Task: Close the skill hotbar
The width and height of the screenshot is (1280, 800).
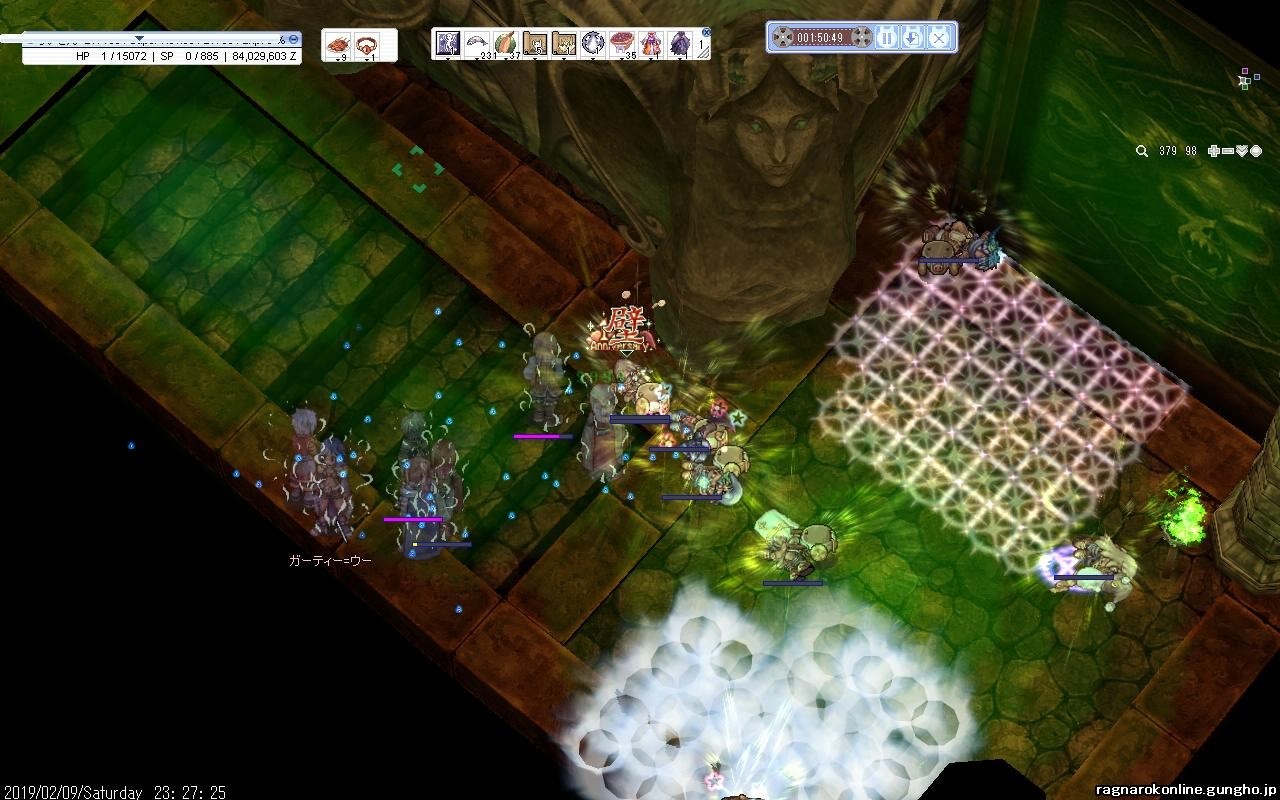Action: [706, 32]
